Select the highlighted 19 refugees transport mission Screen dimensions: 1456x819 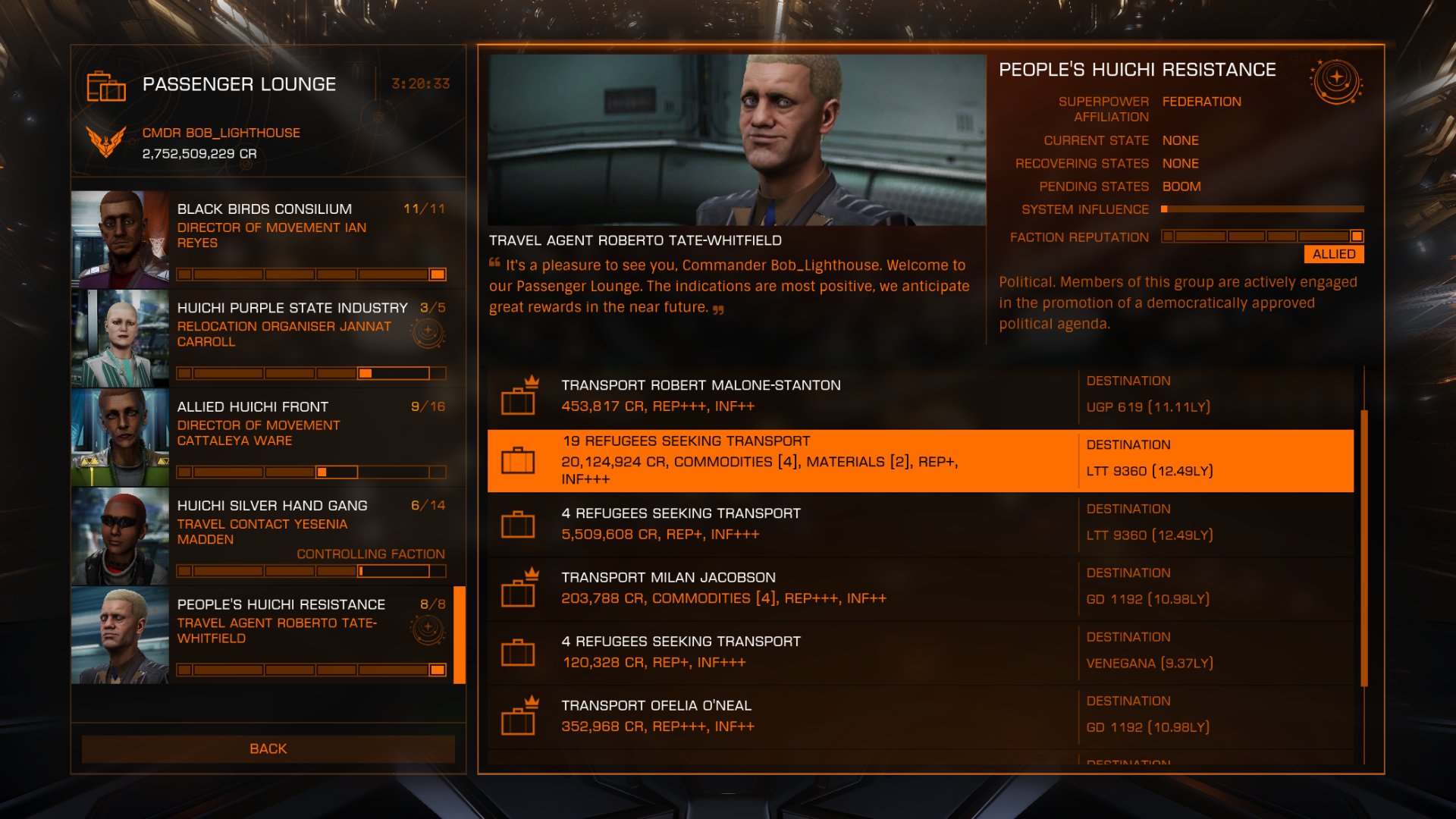pyautogui.click(x=758, y=460)
